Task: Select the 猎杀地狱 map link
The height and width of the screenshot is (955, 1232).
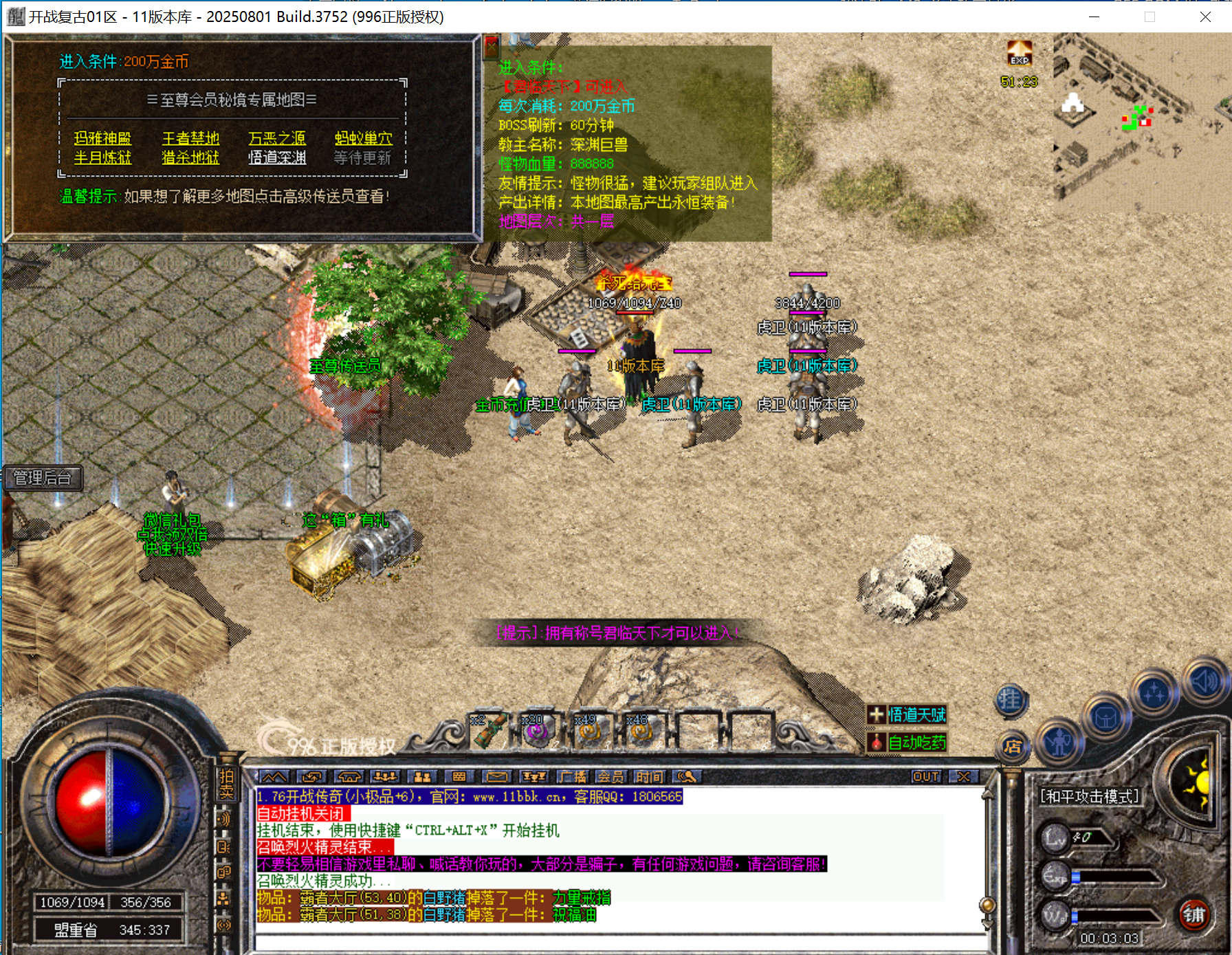Action: click(x=190, y=157)
